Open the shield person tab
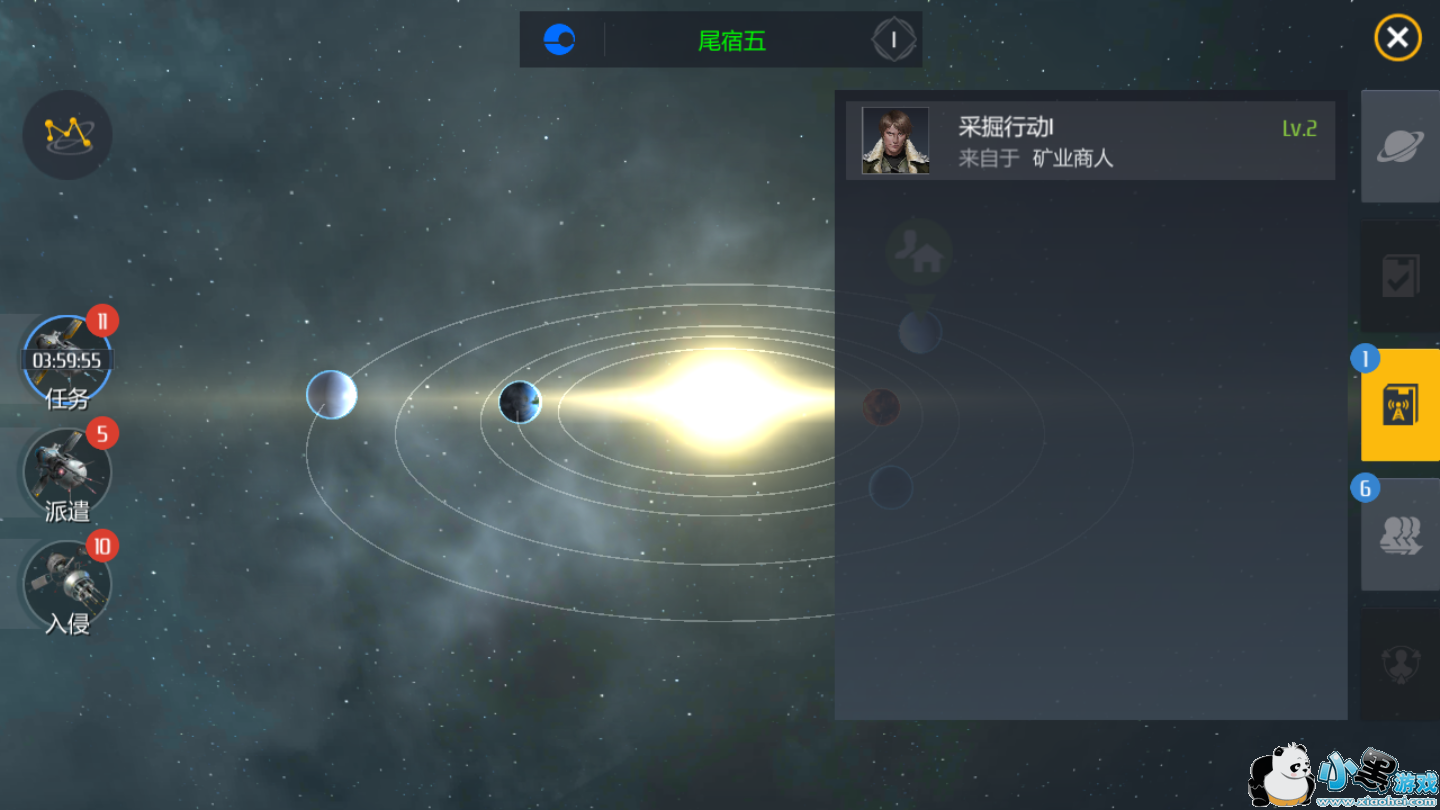1440x810 pixels. tap(1400, 664)
